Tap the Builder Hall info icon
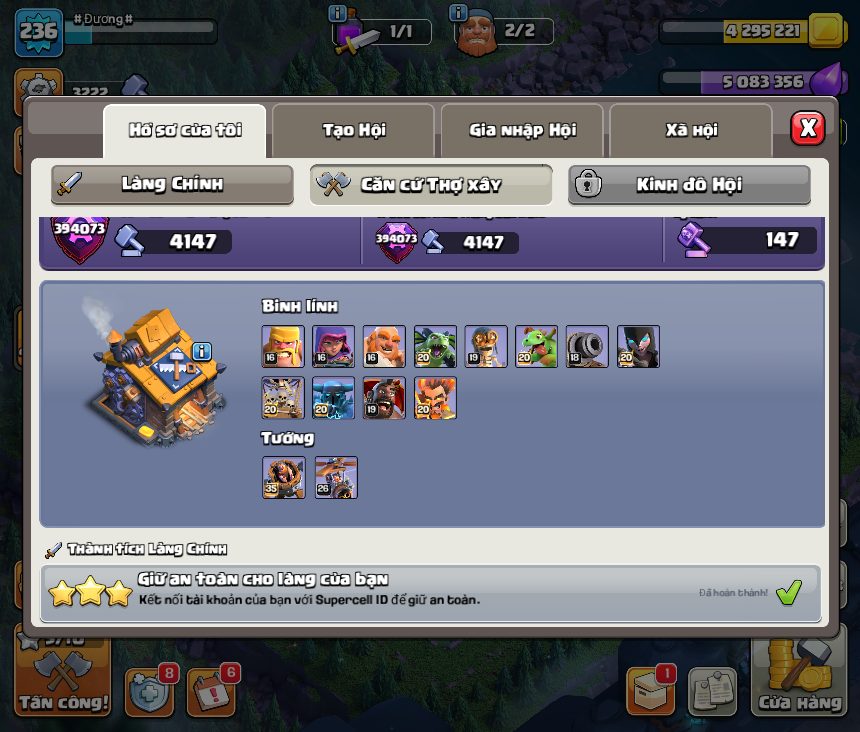Viewport: 860px width, 732px height. point(202,351)
